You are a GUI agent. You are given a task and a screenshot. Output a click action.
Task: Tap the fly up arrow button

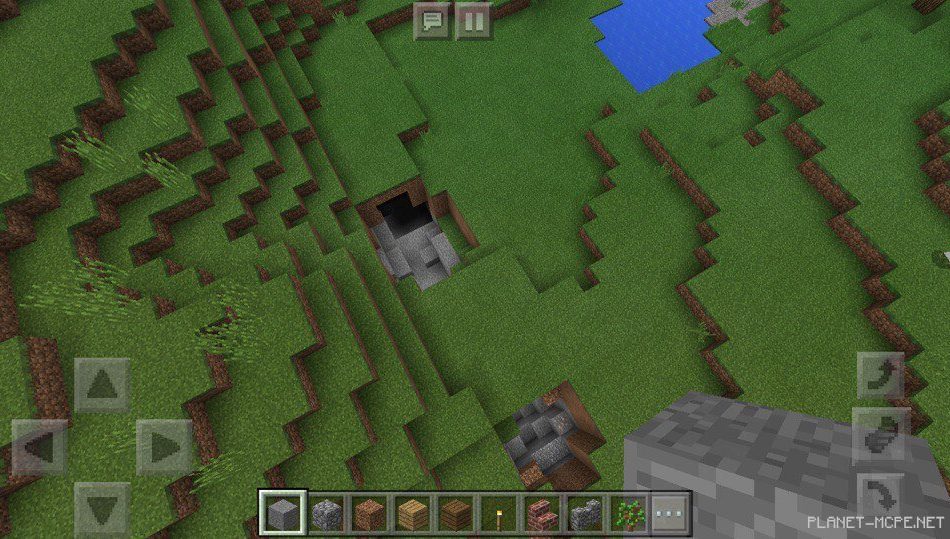click(881, 376)
